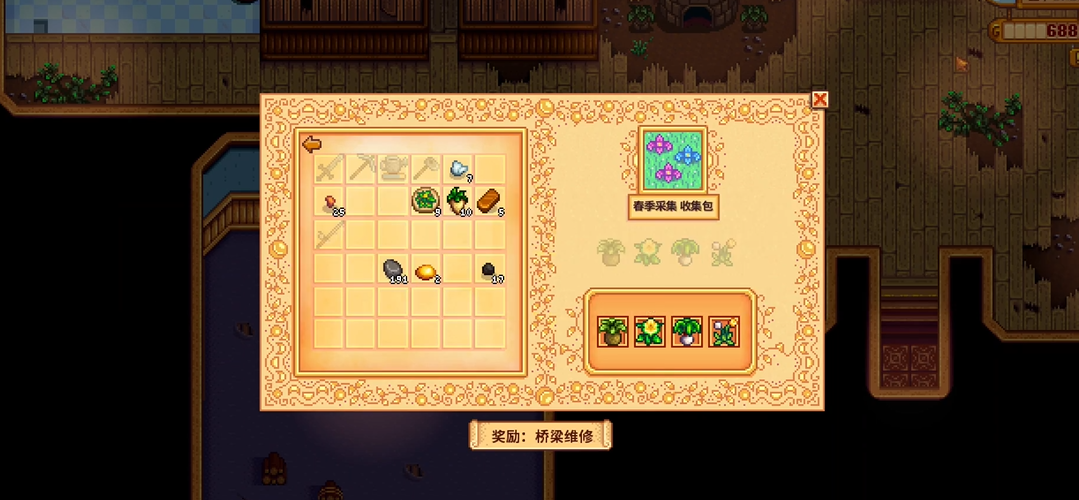Image resolution: width=1079 pixels, height=500 pixels.
Task: Close the bundle menu with the X
Action: 820,99
